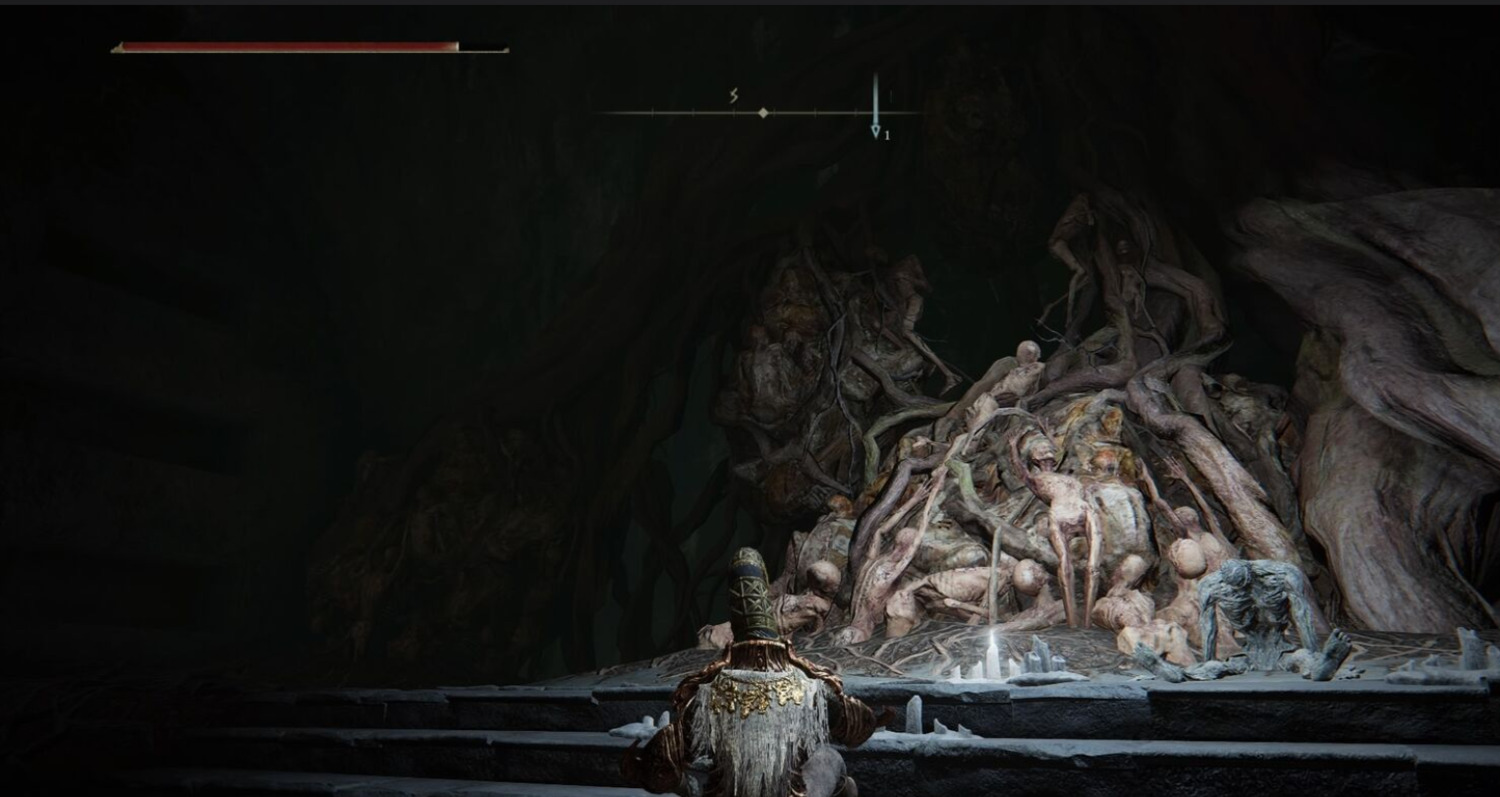The image size is (1500, 797).
Task: Click the compass center diamond indicator
Action: pos(763,113)
